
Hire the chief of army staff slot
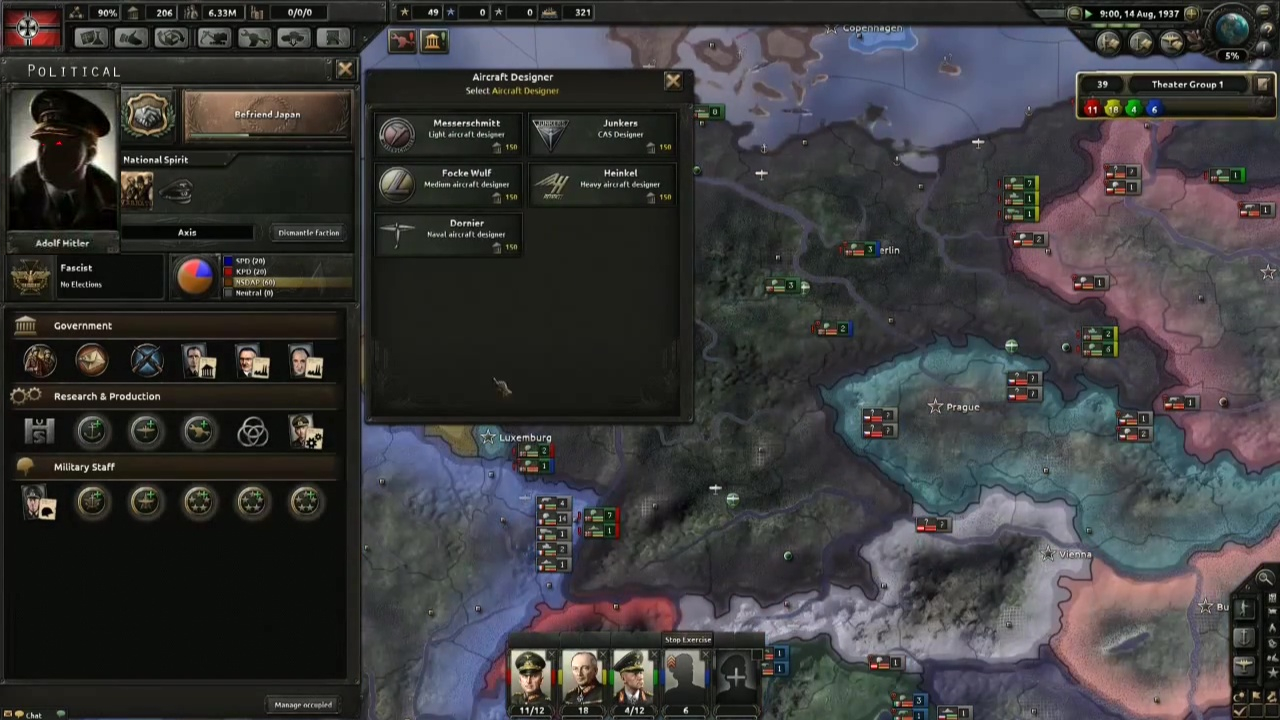[x=40, y=502]
